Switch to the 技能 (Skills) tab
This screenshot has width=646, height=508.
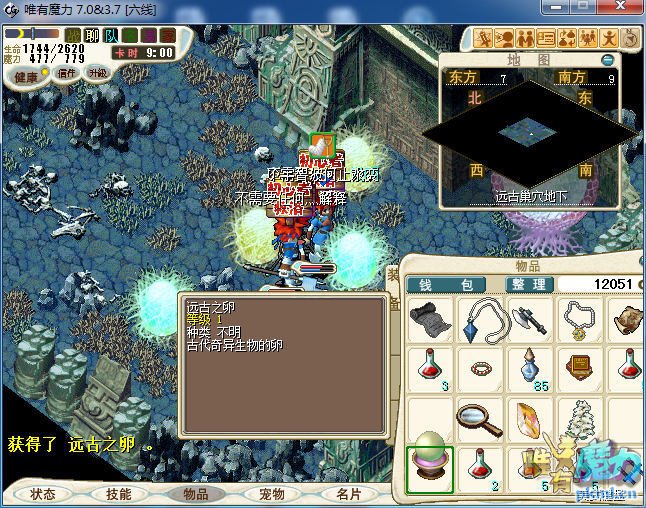(x=118, y=493)
